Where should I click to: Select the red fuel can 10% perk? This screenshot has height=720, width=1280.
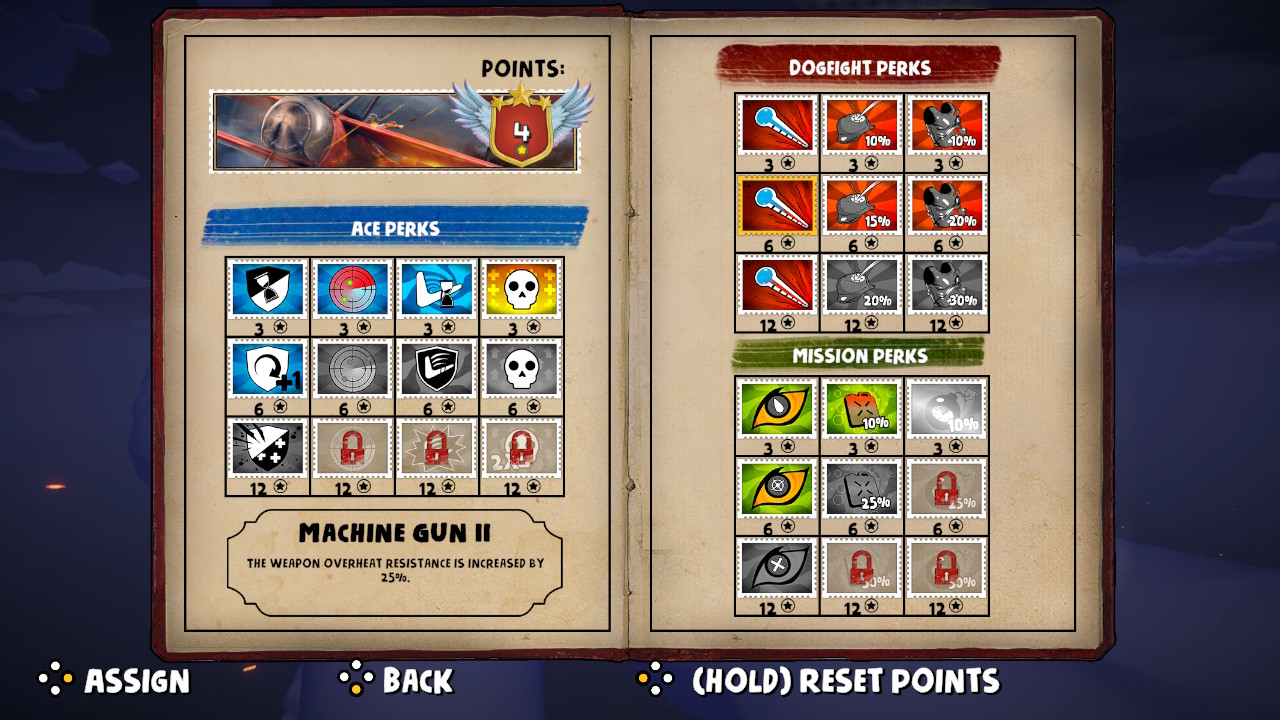pos(862,409)
